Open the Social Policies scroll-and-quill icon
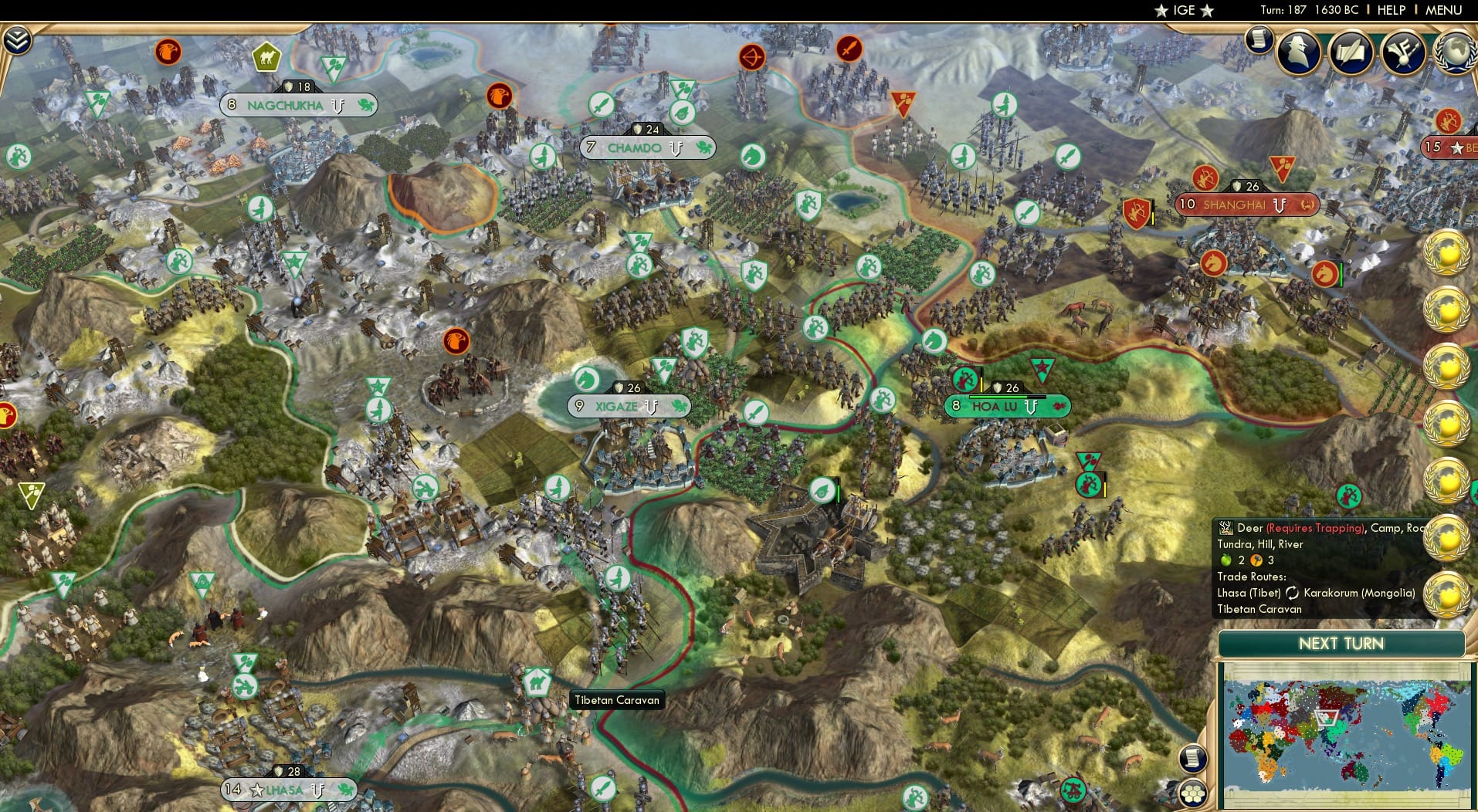This screenshot has width=1478, height=812. [x=1351, y=52]
